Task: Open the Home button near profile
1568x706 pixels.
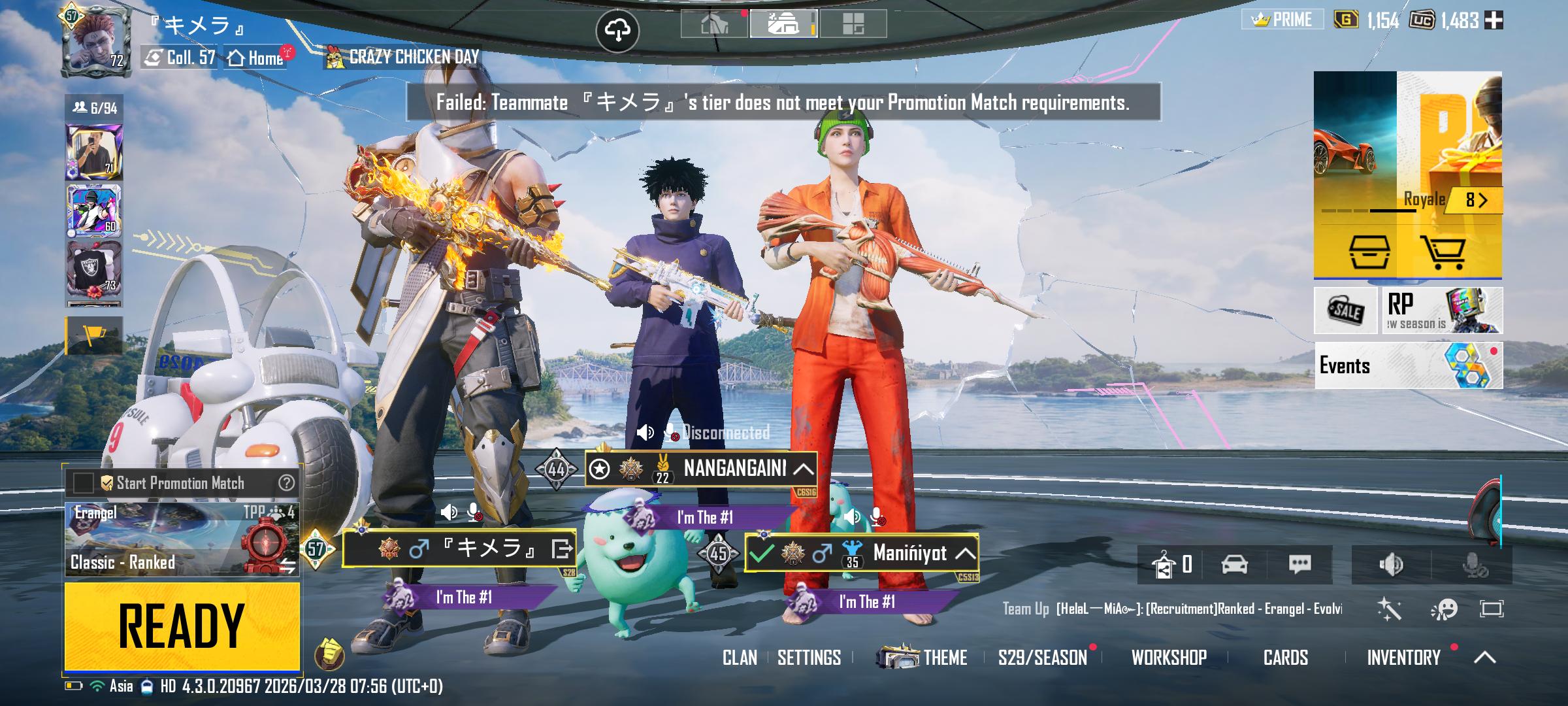Action: (x=256, y=58)
